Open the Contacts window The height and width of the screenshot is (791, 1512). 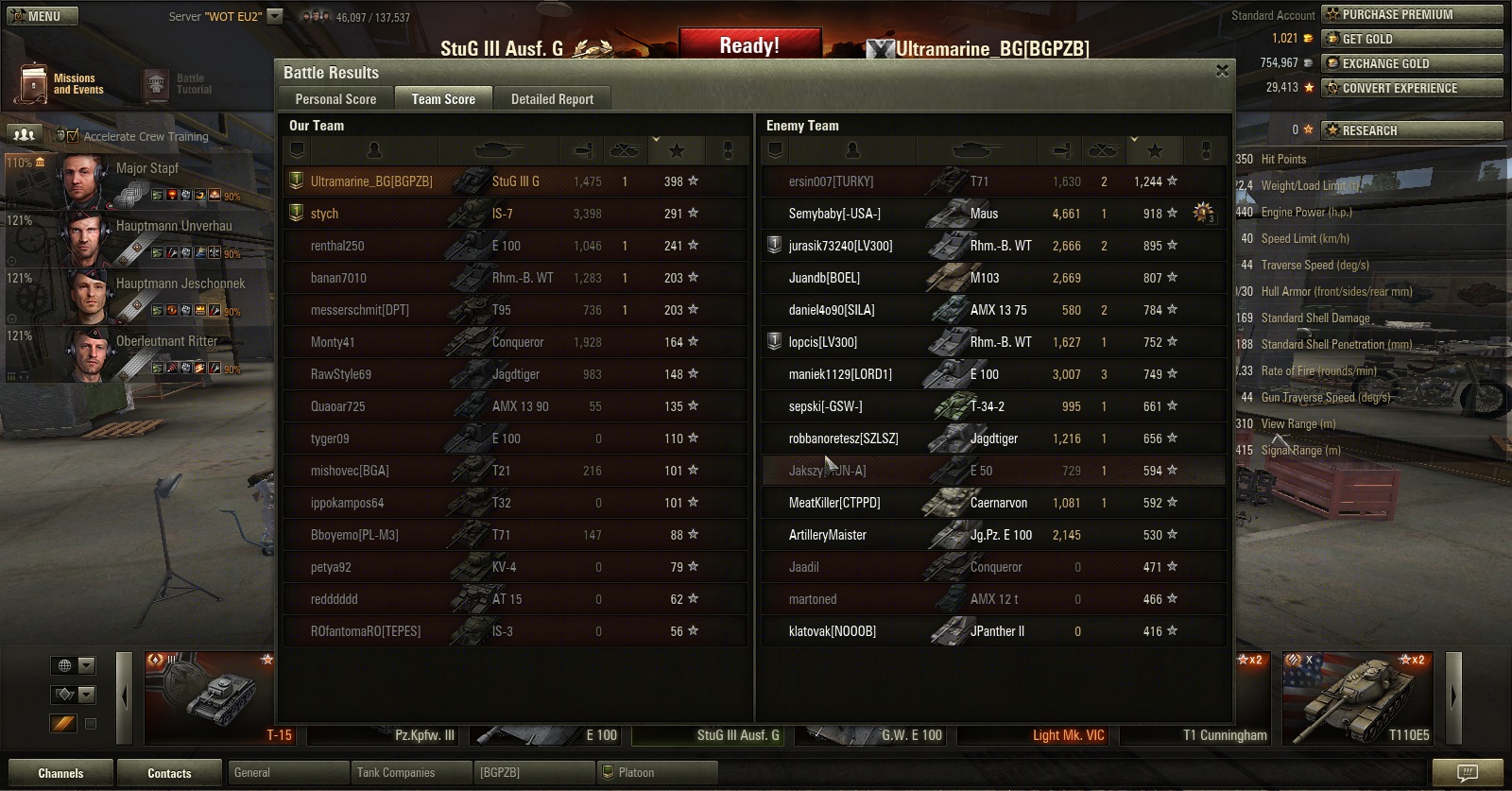pos(169,773)
